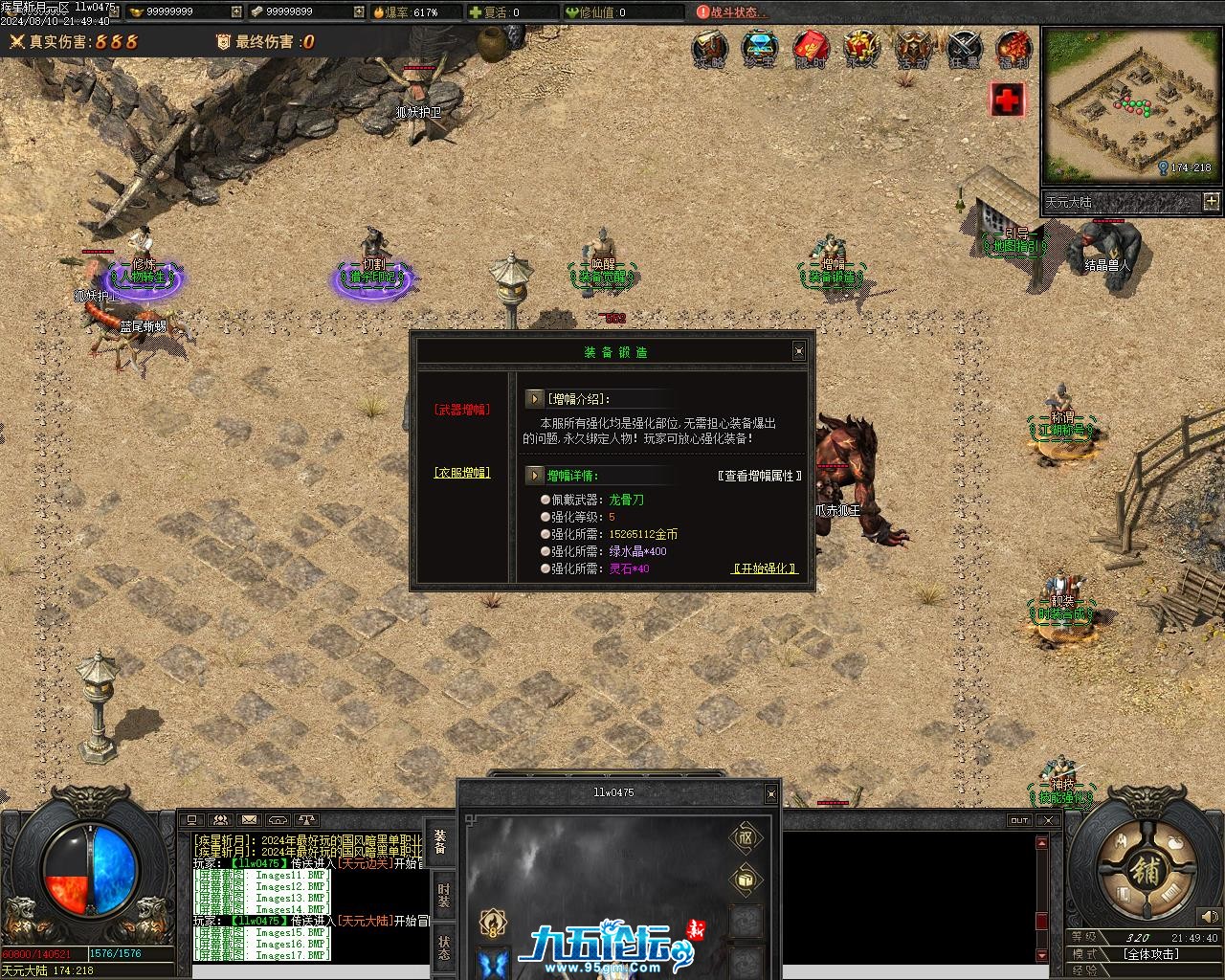The height and width of the screenshot is (980, 1225).
Task: Click the OUT button on the chat bar
Action: [x=1019, y=820]
